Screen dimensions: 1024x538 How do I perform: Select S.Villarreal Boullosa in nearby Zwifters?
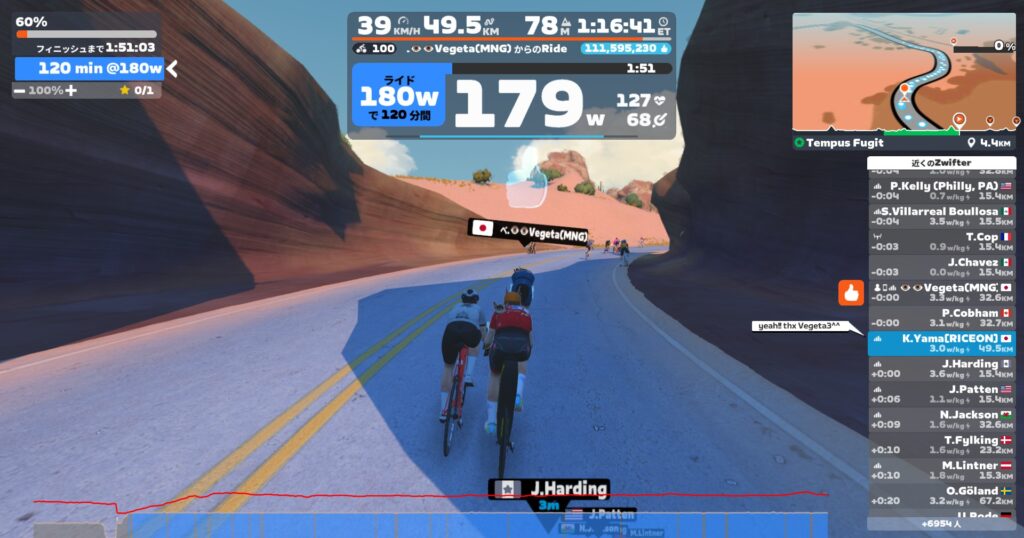(941, 216)
